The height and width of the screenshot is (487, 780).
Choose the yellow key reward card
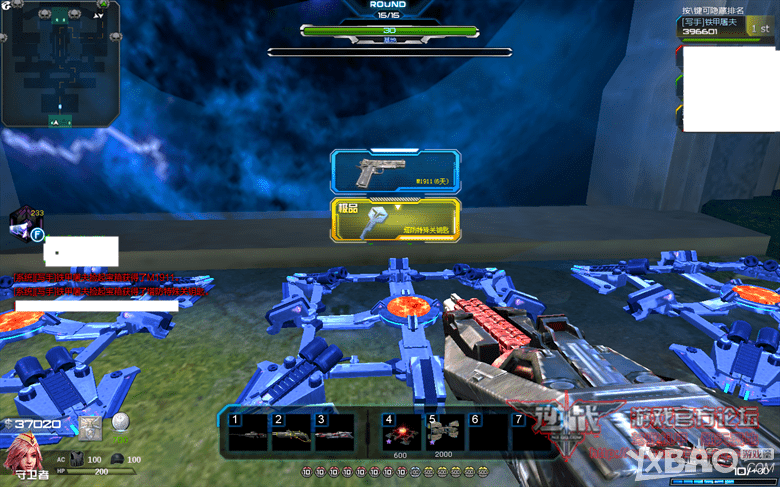[396, 220]
